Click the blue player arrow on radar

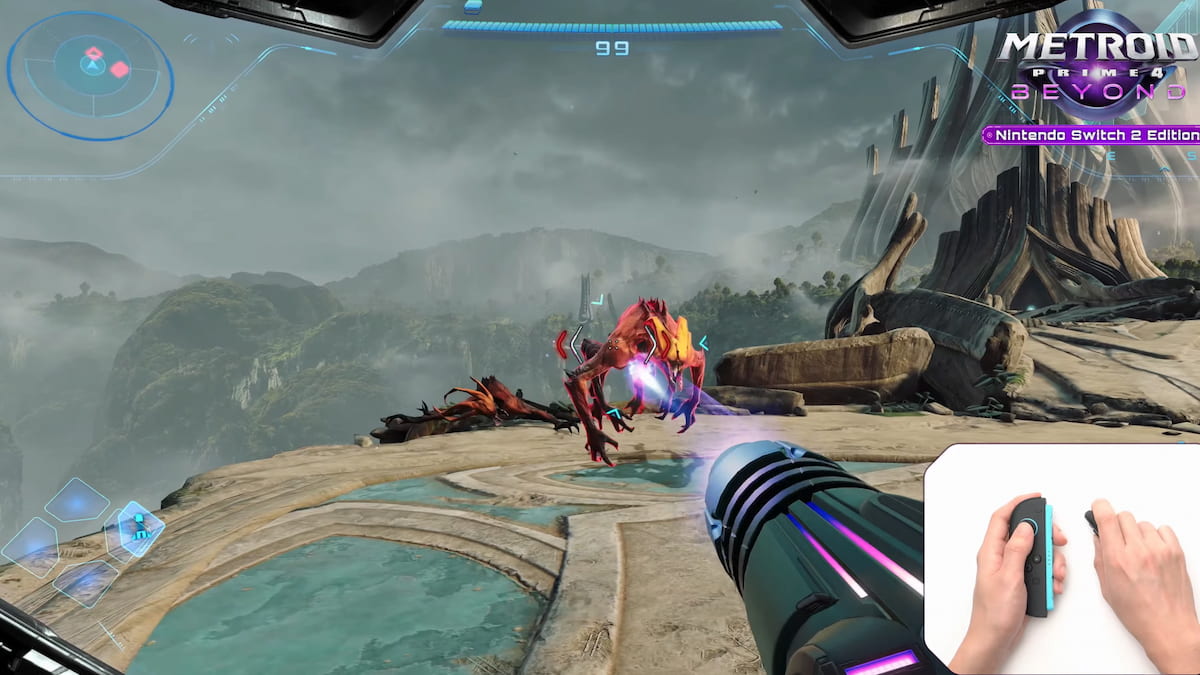click(91, 68)
